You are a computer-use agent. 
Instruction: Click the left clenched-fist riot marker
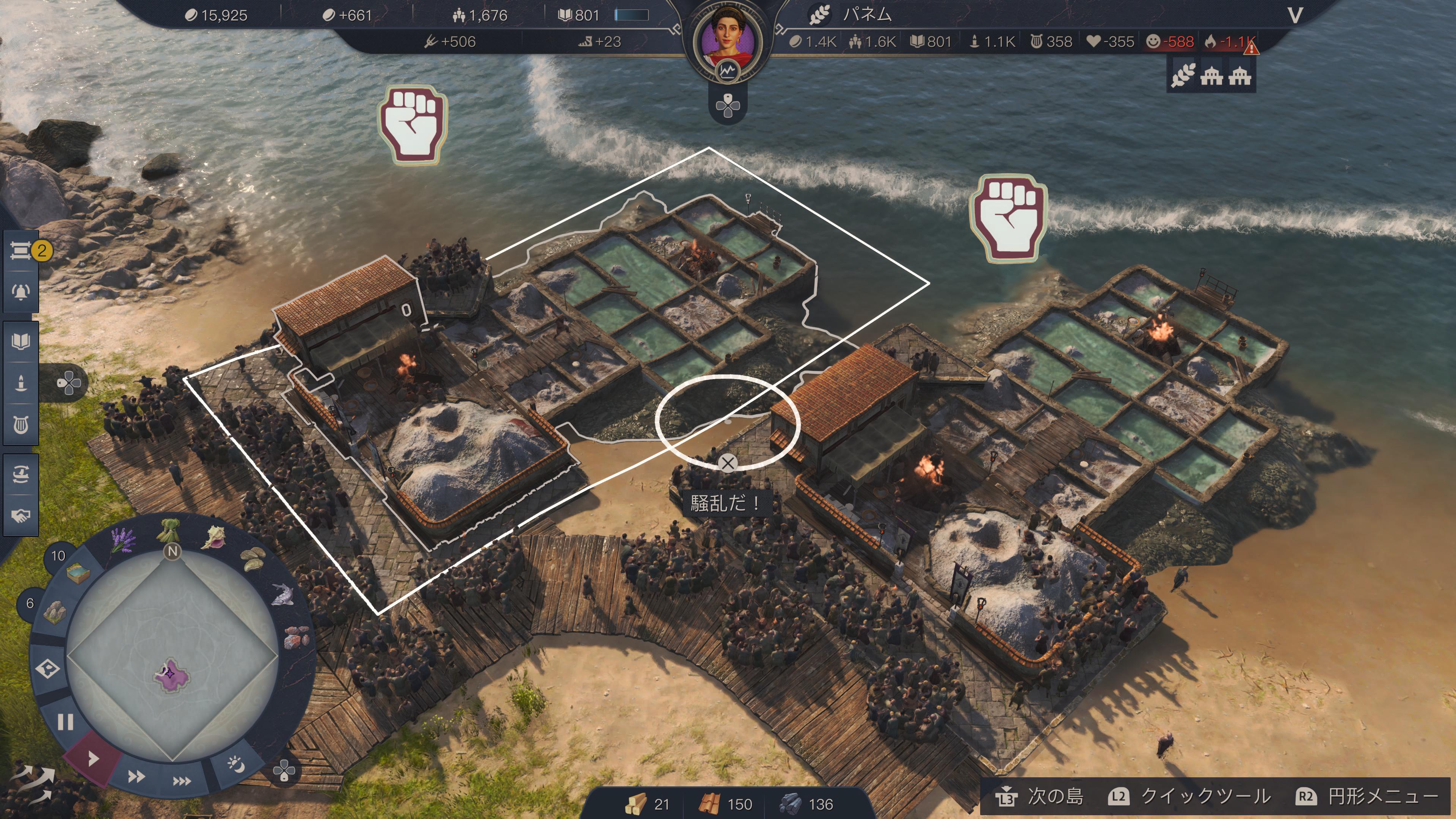pos(413,125)
